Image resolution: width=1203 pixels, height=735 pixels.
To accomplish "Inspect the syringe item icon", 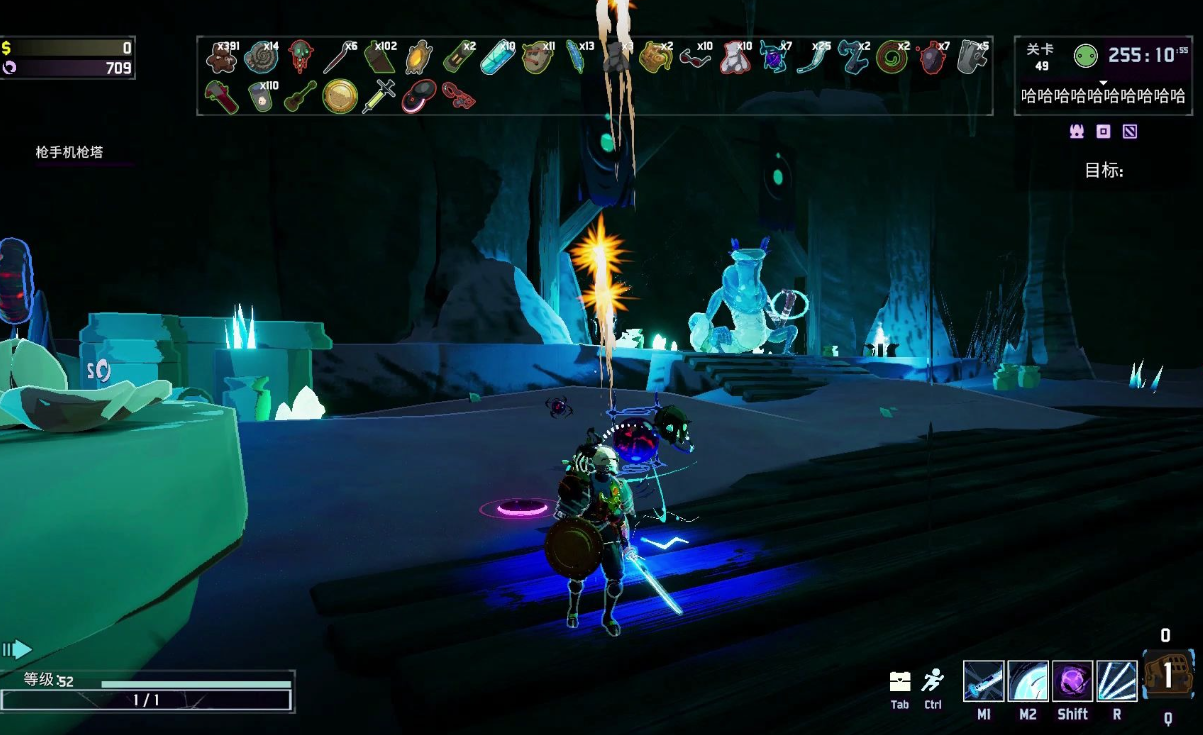I will click(379, 97).
